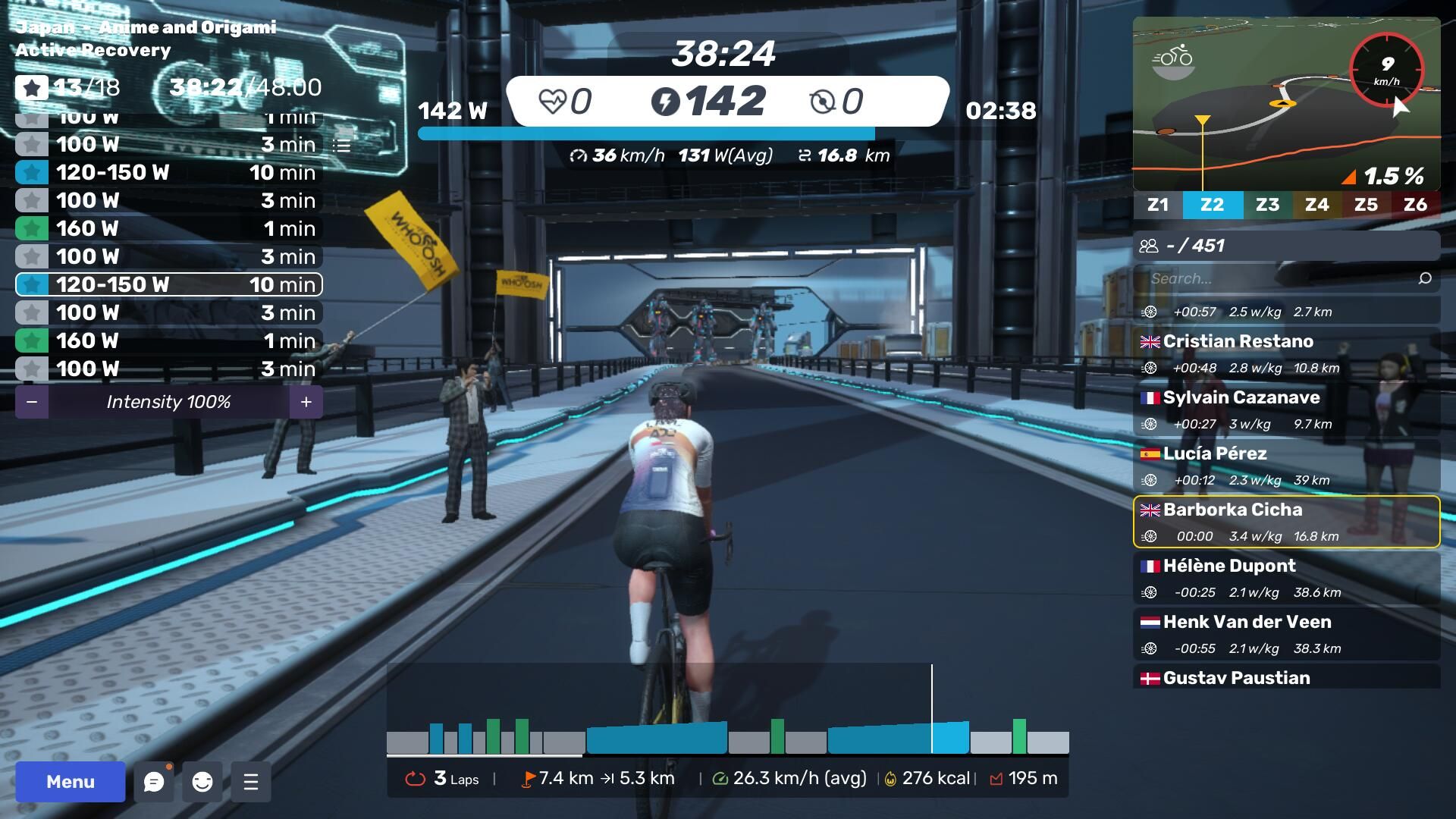The width and height of the screenshot is (1456, 819).
Task: Click the three-line list button beside emotes
Action: tap(251, 782)
